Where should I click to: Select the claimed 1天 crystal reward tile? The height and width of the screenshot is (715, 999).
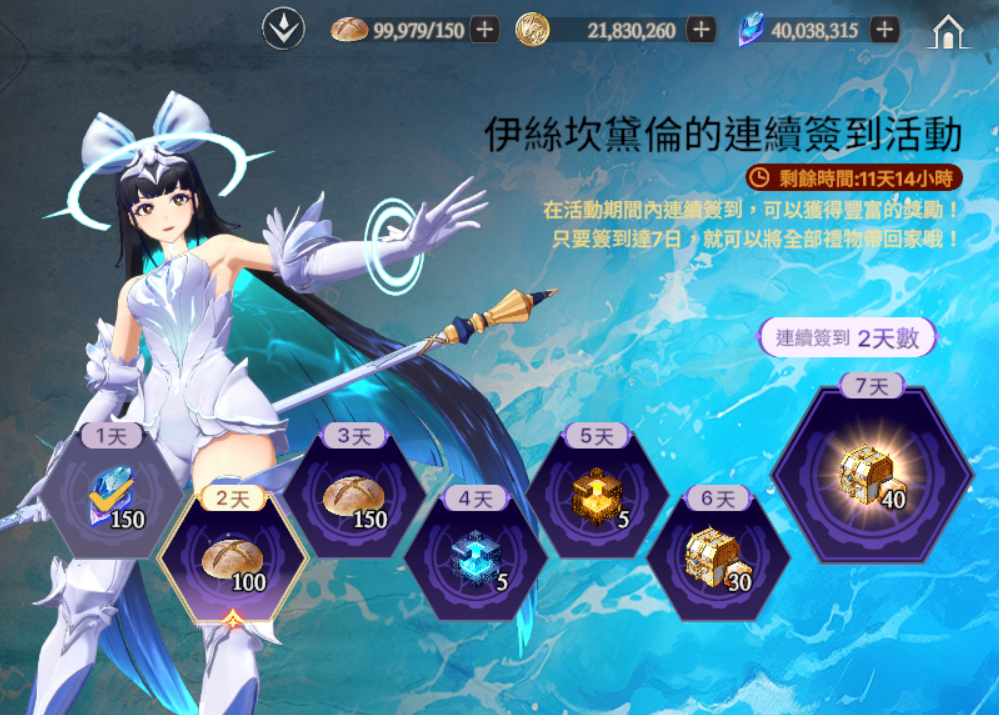pos(113,495)
